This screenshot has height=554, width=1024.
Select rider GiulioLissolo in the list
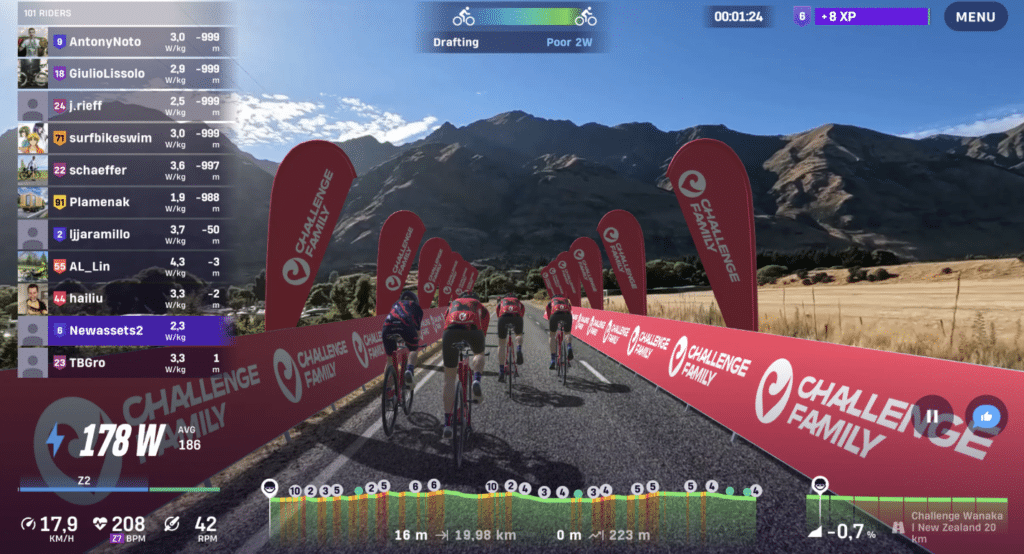click(125, 74)
